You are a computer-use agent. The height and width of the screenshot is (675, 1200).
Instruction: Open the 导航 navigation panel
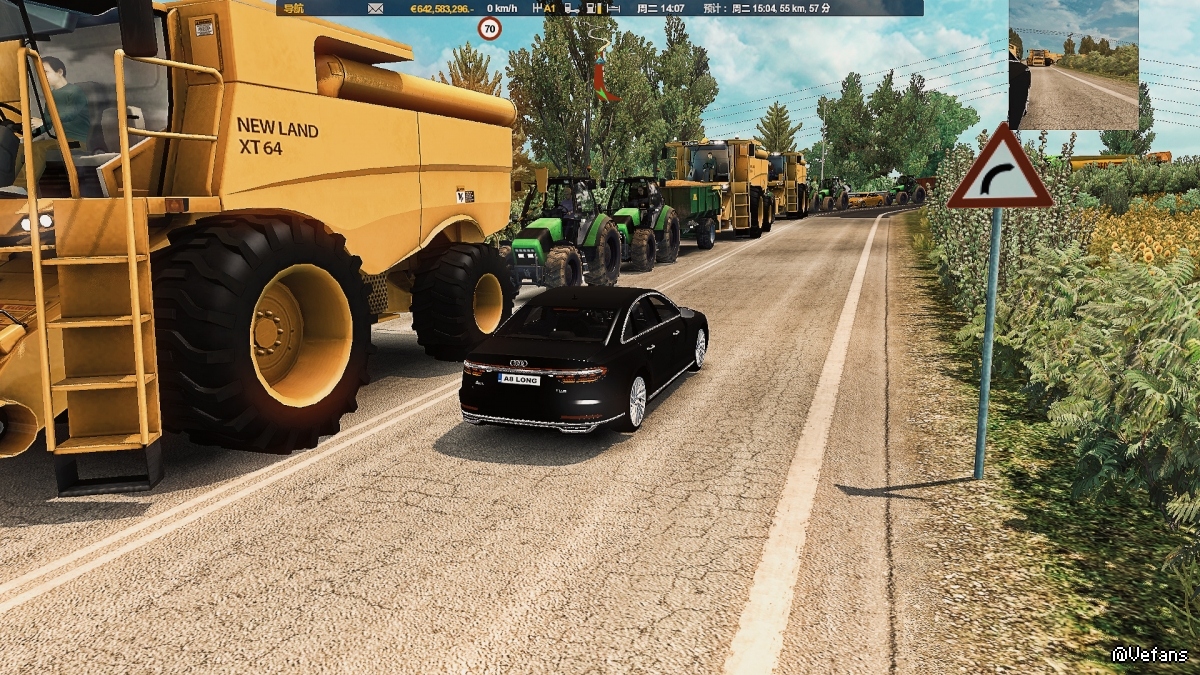point(293,8)
